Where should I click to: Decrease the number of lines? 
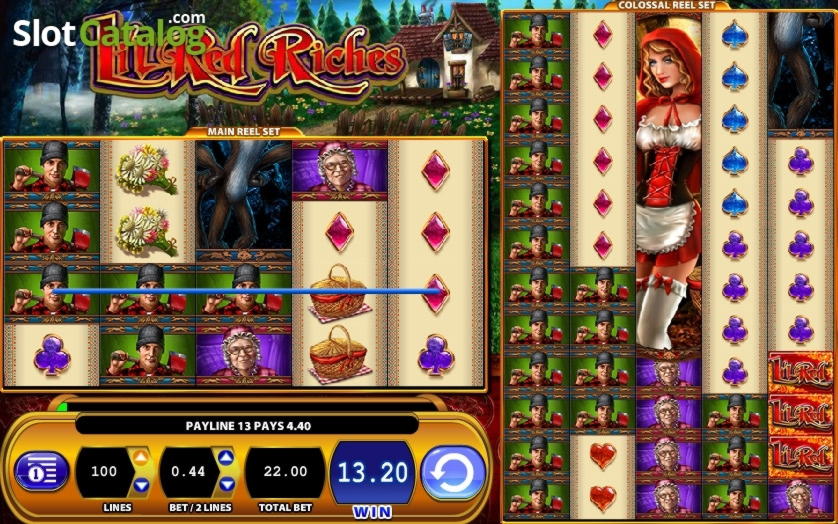[141, 485]
